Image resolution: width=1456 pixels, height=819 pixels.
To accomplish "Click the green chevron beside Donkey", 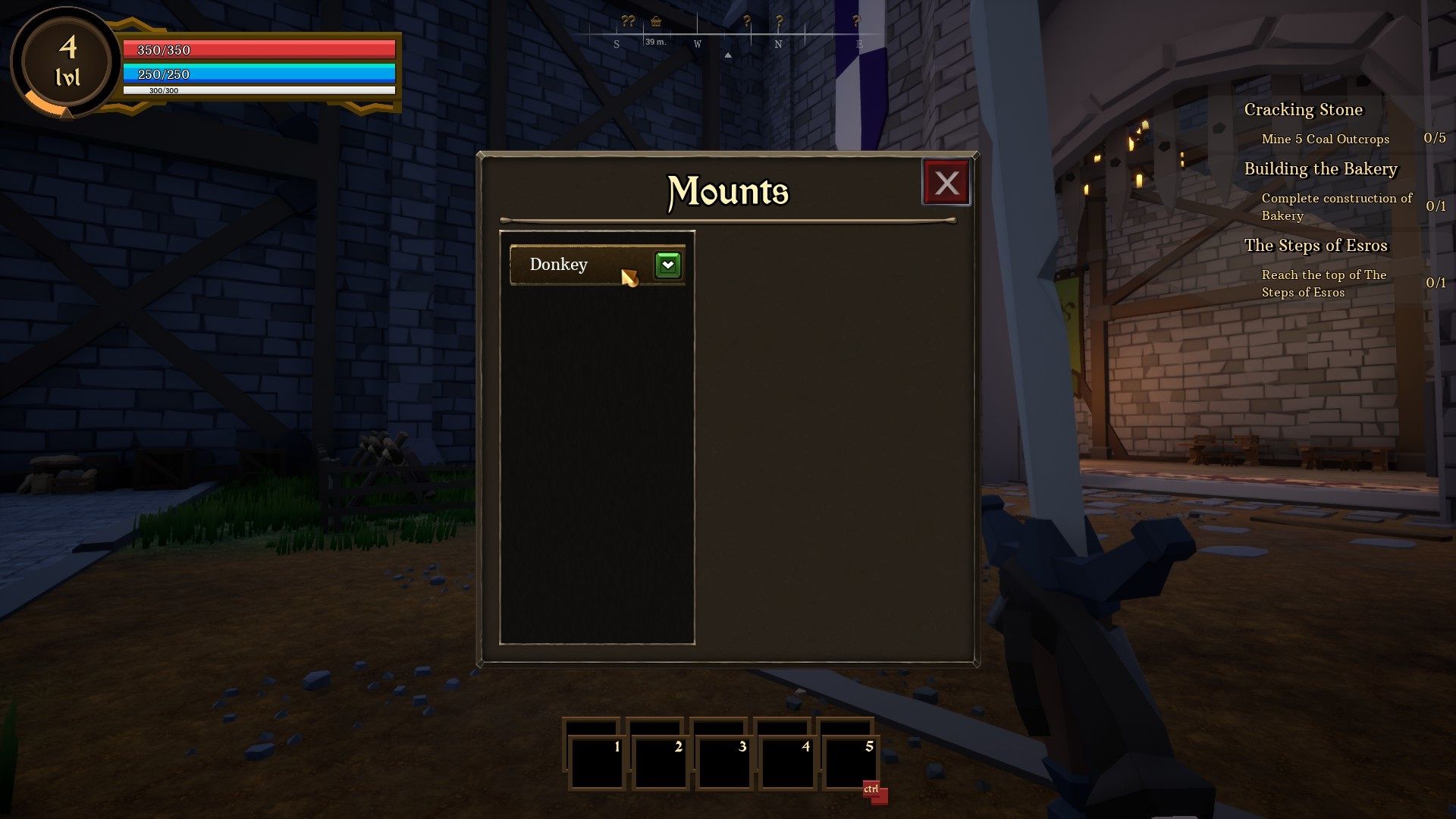I will [667, 264].
